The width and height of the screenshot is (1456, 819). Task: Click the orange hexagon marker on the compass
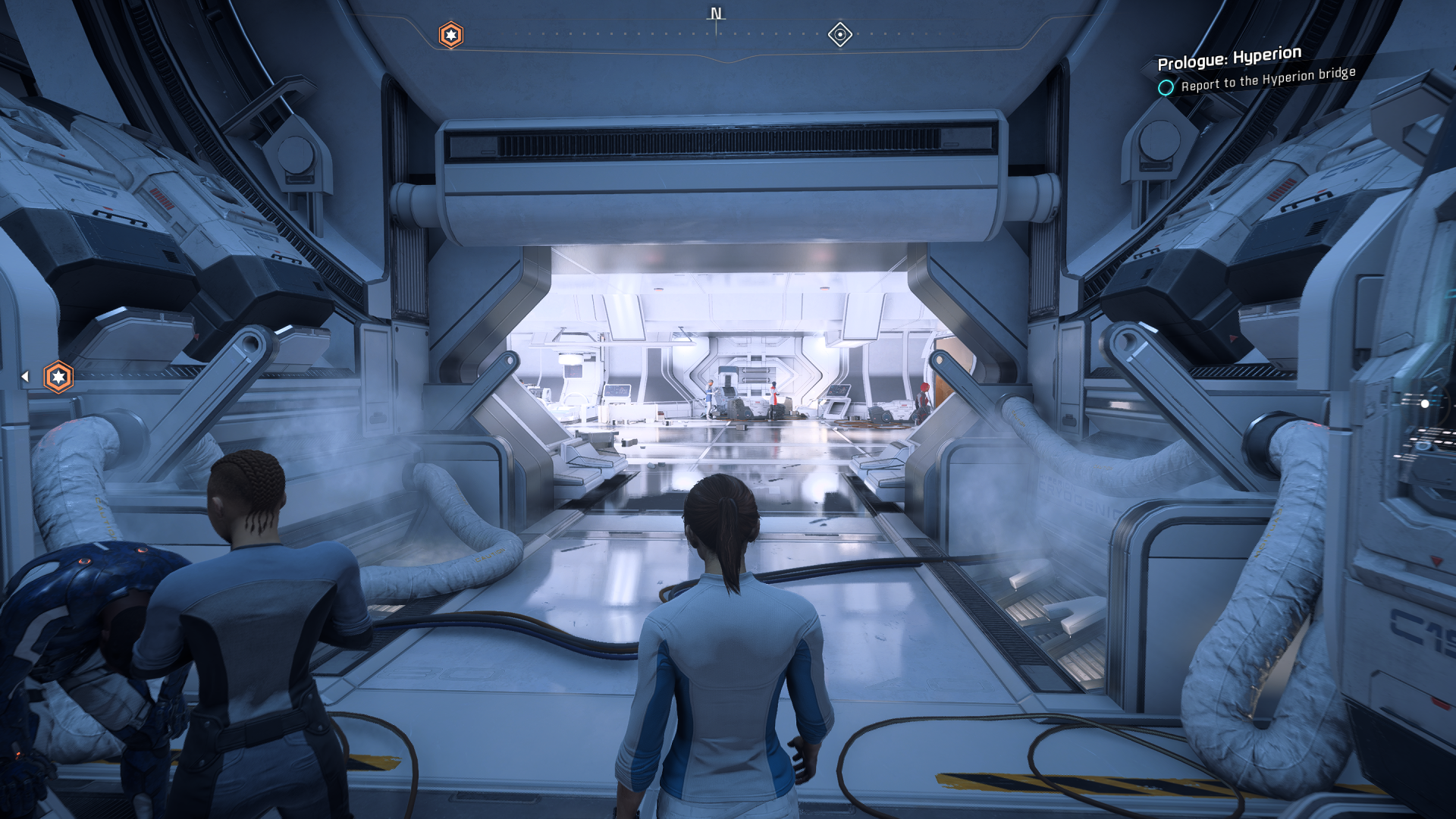point(451,35)
